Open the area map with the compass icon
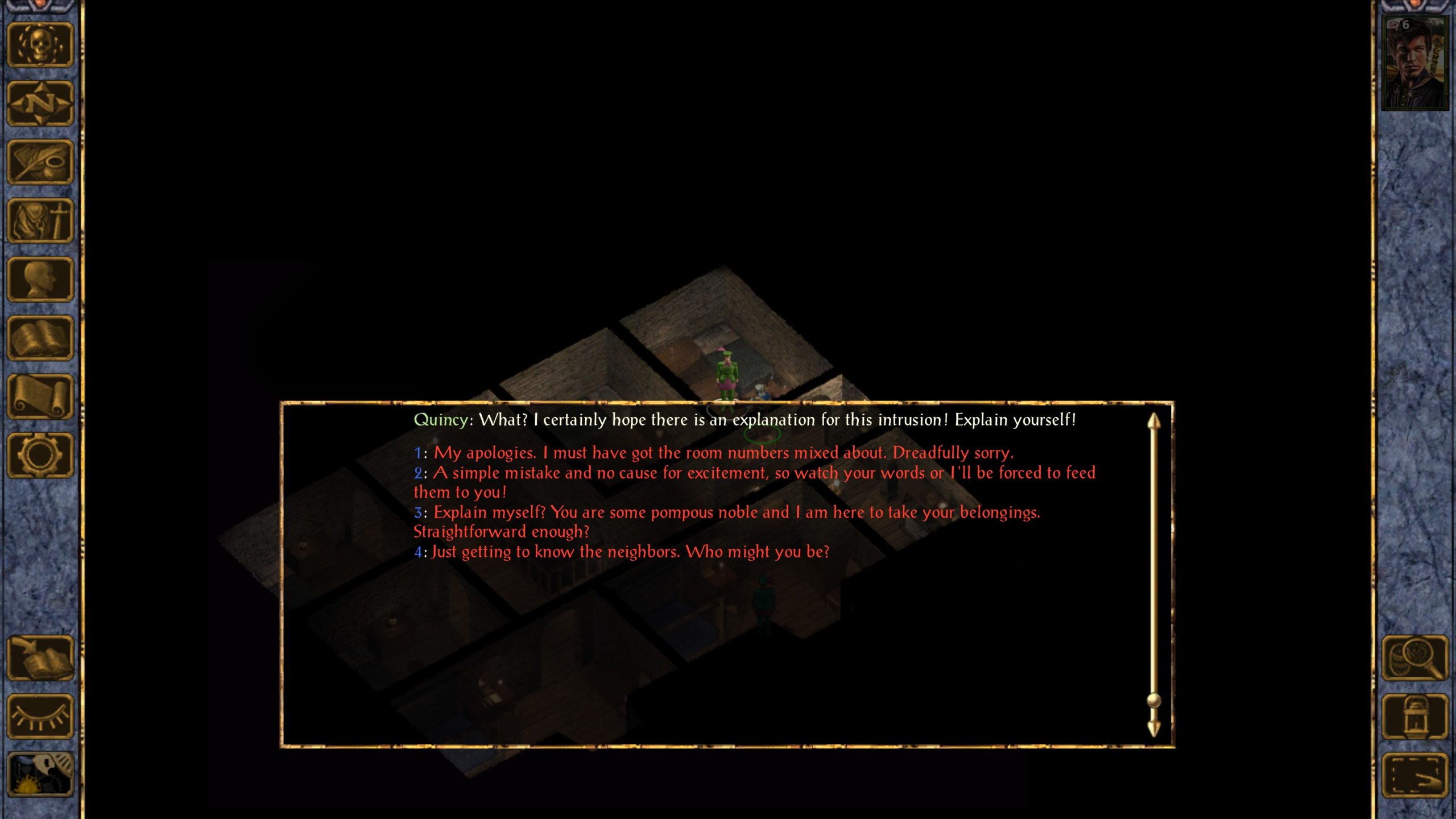The height and width of the screenshot is (819, 1456). tap(40, 104)
